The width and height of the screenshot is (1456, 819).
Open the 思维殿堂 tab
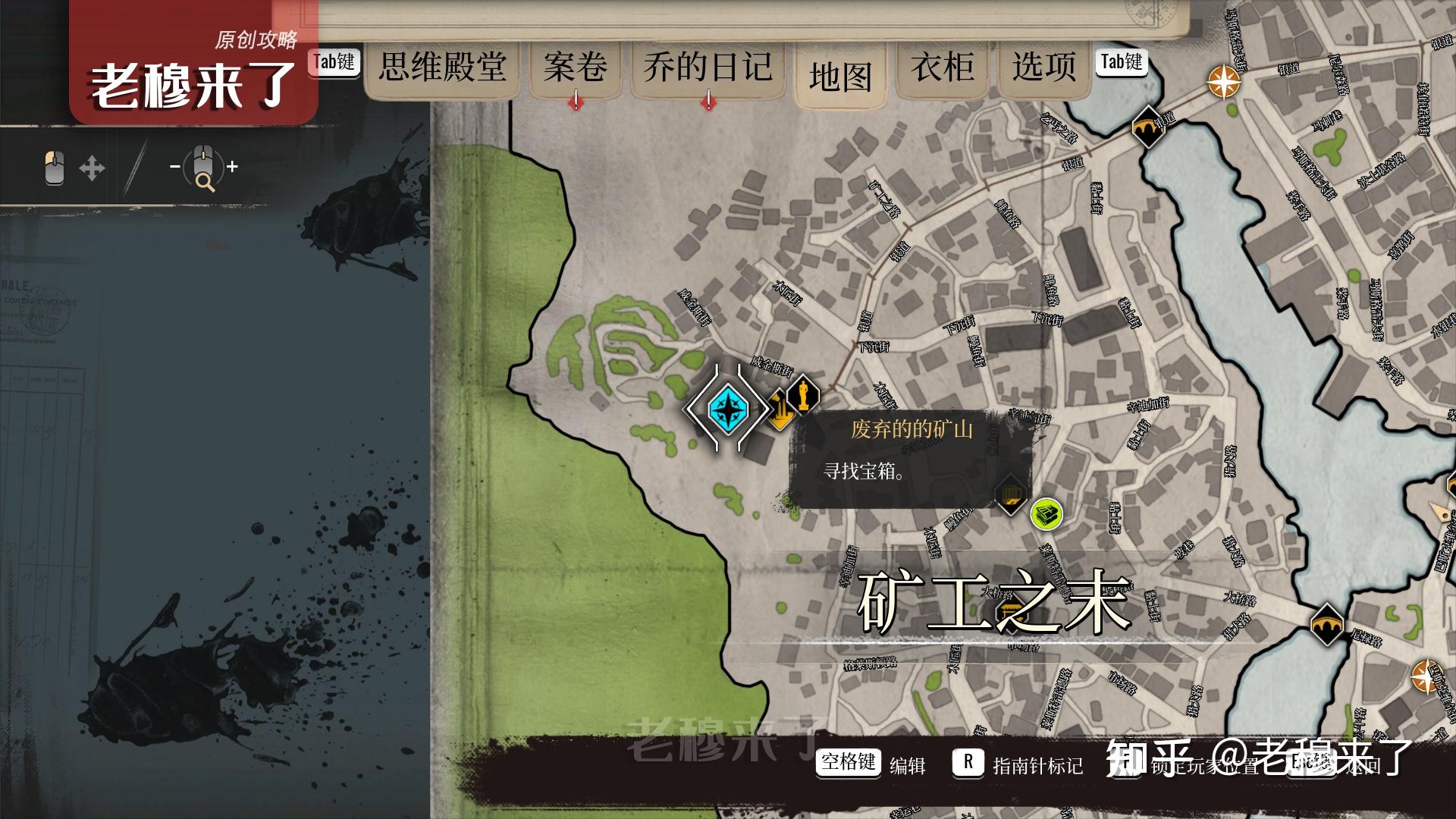(442, 67)
